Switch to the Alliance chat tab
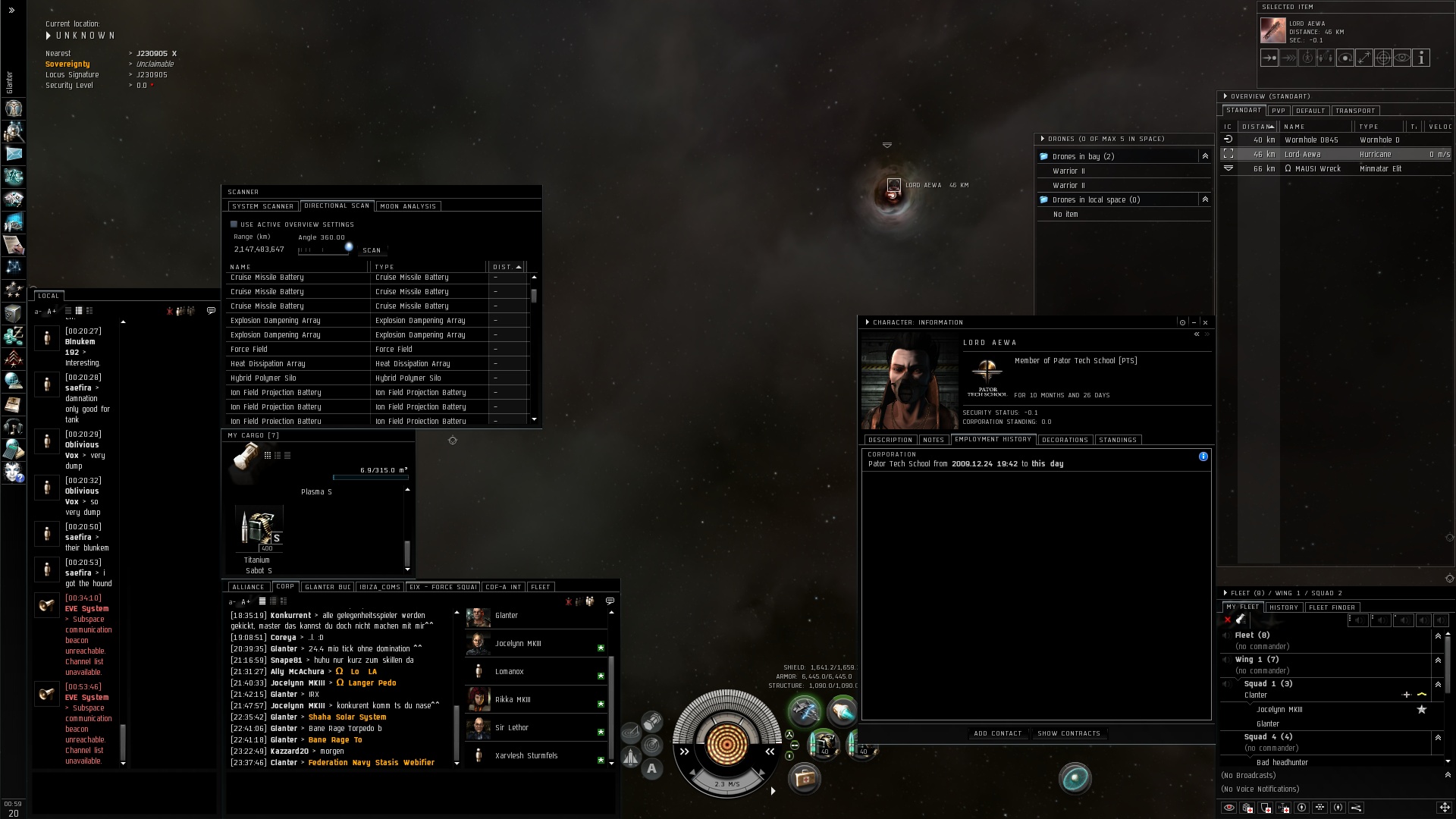The width and height of the screenshot is (1456, 819). point(248,587)
